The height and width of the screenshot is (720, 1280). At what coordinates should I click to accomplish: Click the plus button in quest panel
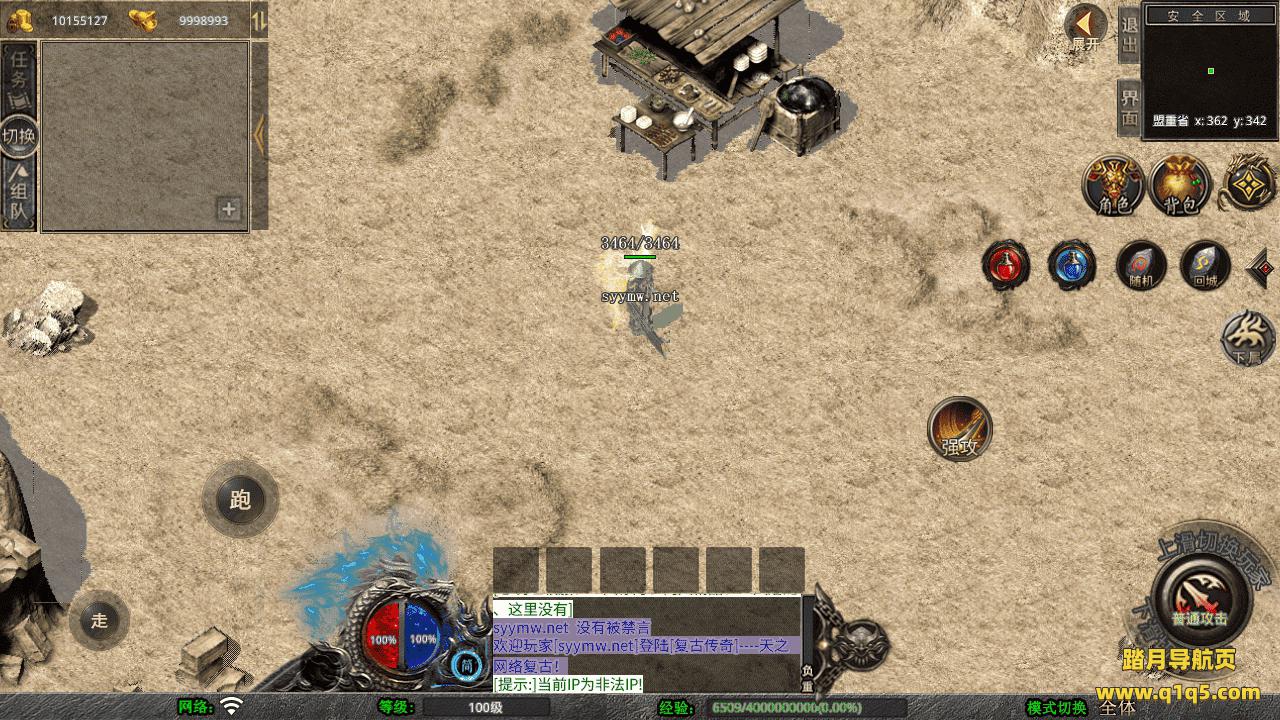[x=229, y=209]
